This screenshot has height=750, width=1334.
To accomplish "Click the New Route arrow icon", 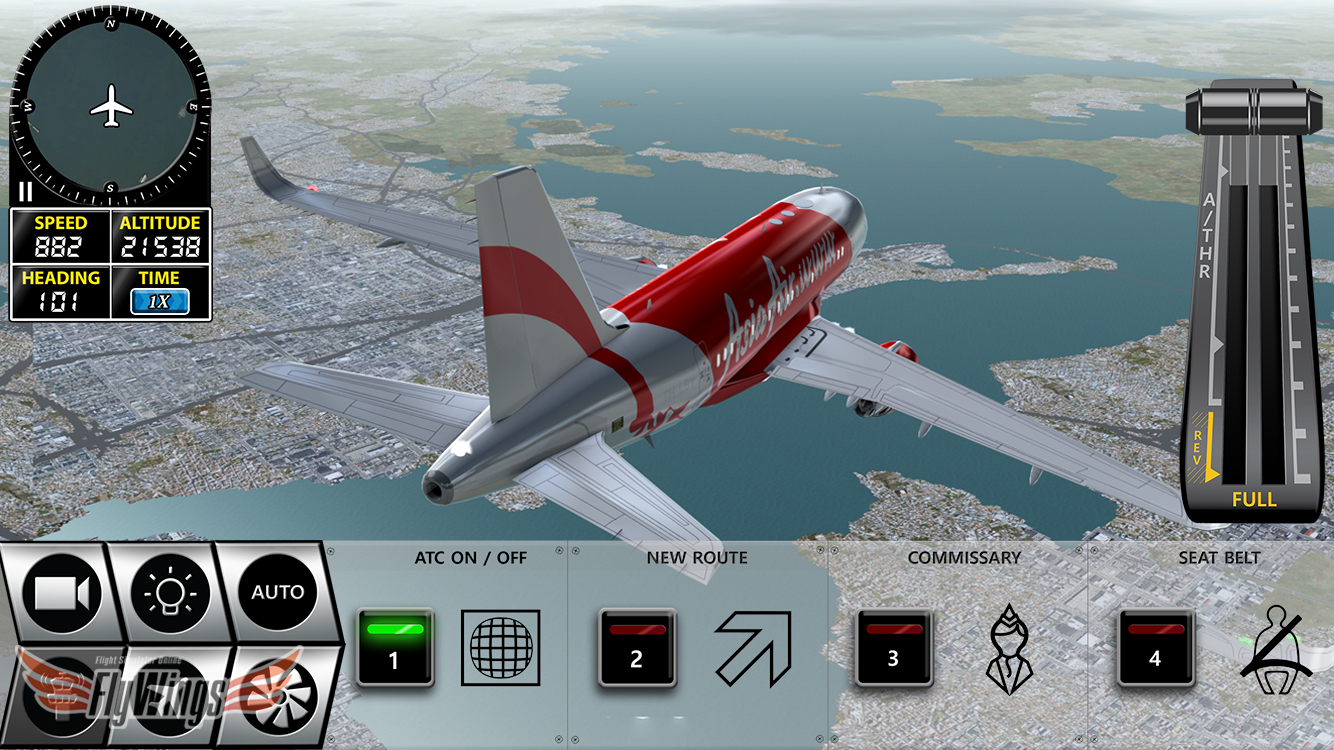I will pos(752,648).
